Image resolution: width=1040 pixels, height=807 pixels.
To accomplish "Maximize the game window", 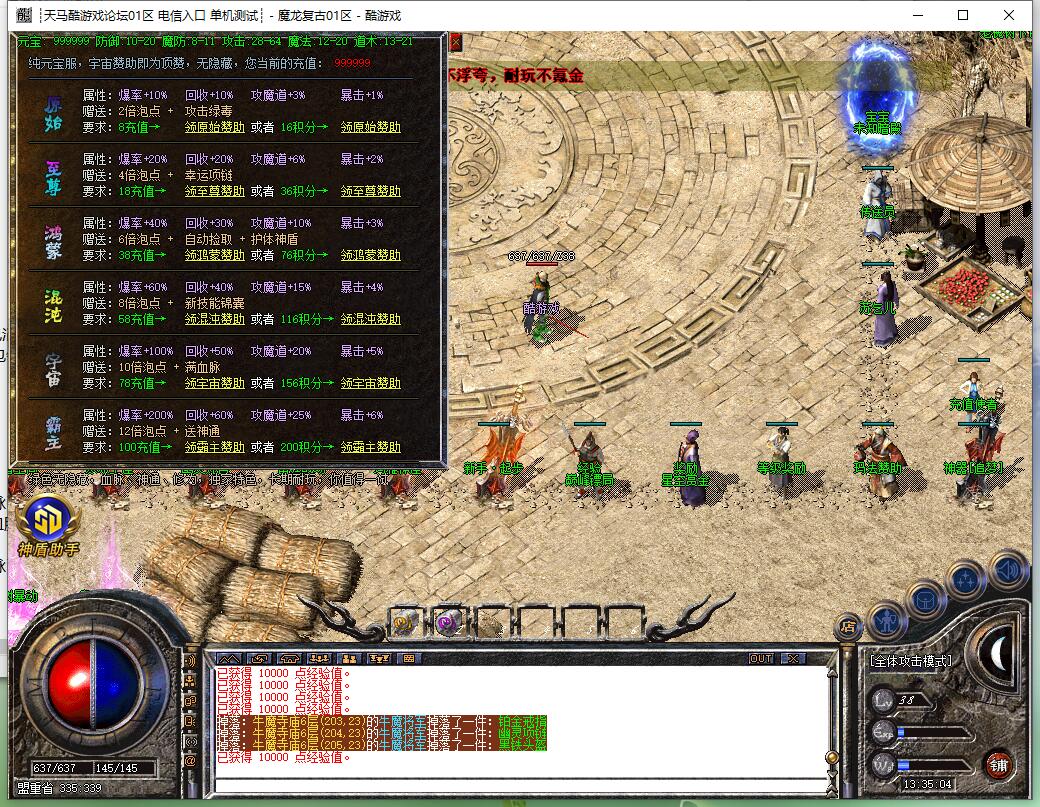I will pyautogui.click(x=963, y=15).
